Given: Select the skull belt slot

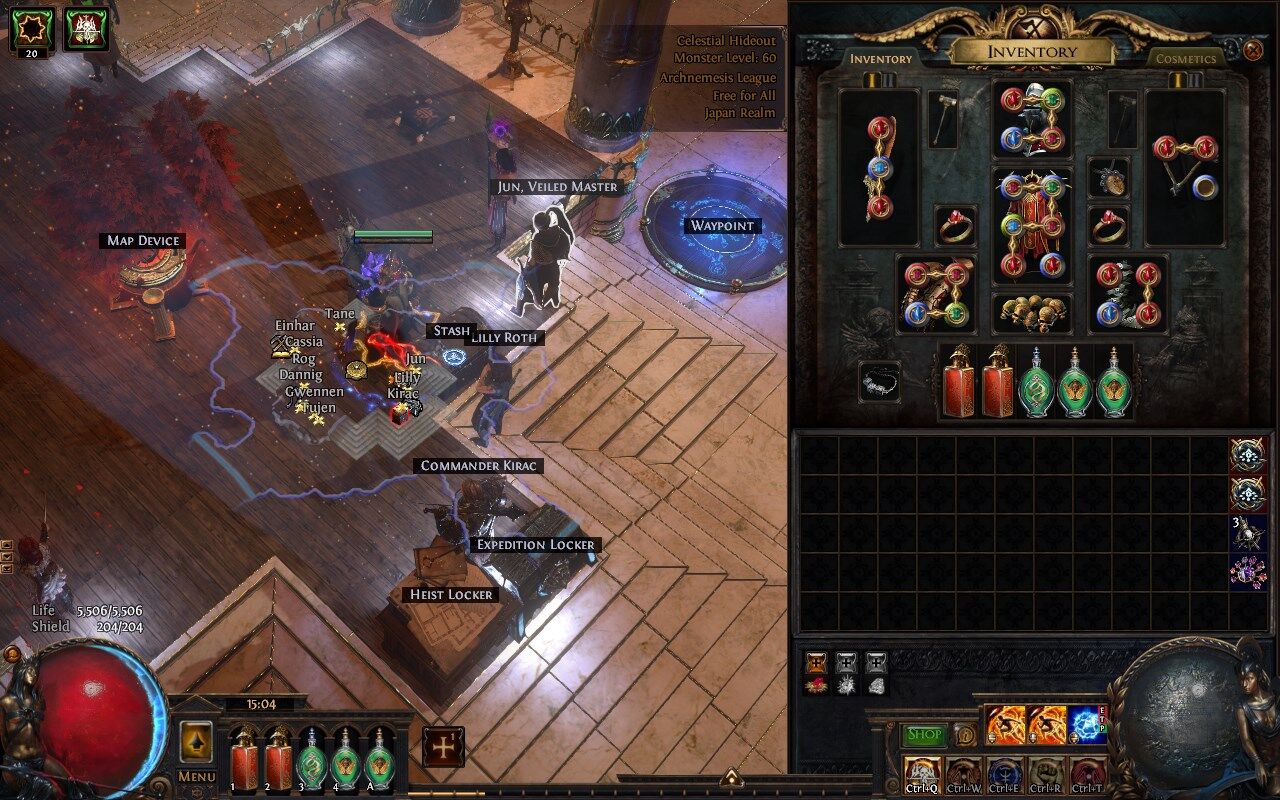Looking at the screenshot, I should (x=1032, y=313).
